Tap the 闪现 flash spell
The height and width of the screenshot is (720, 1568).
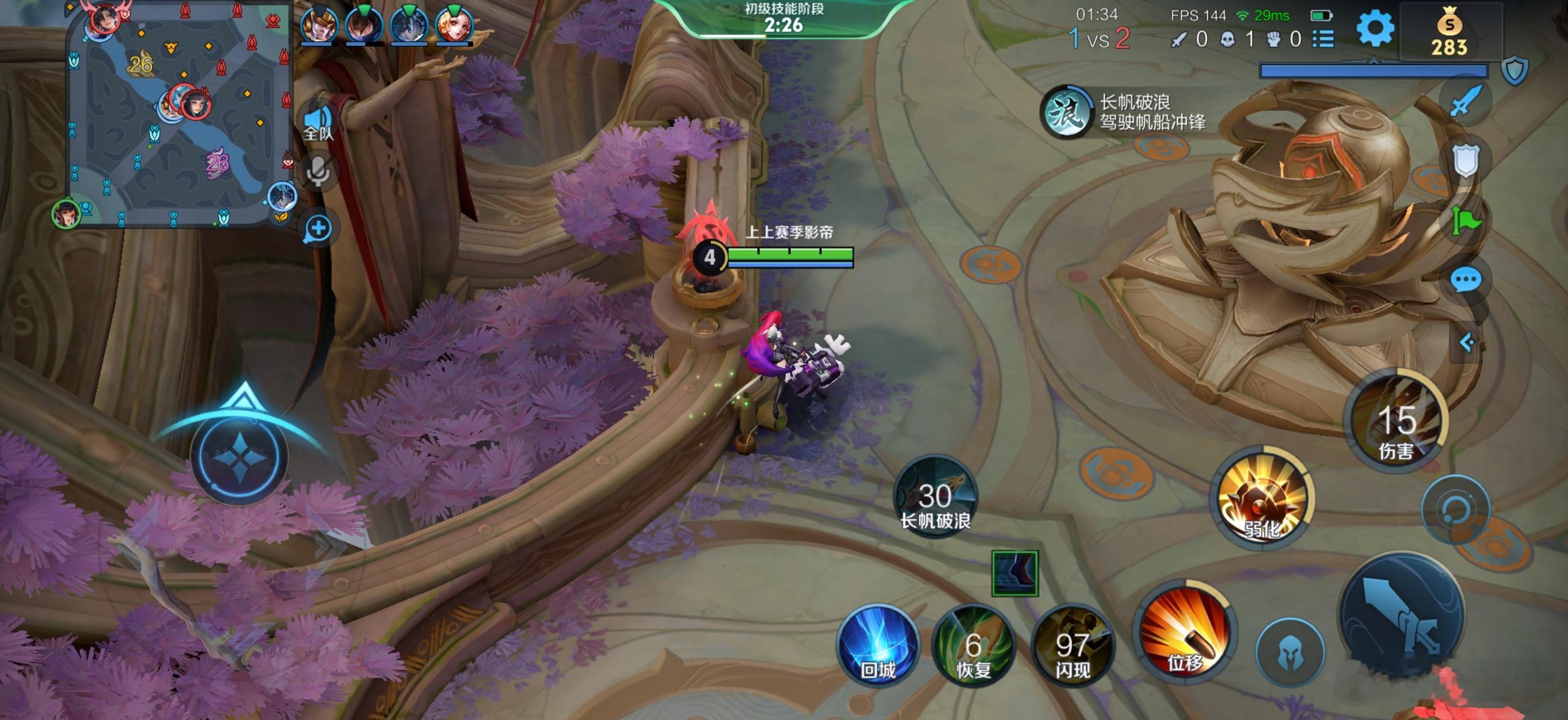click(x=1072, y=646)
